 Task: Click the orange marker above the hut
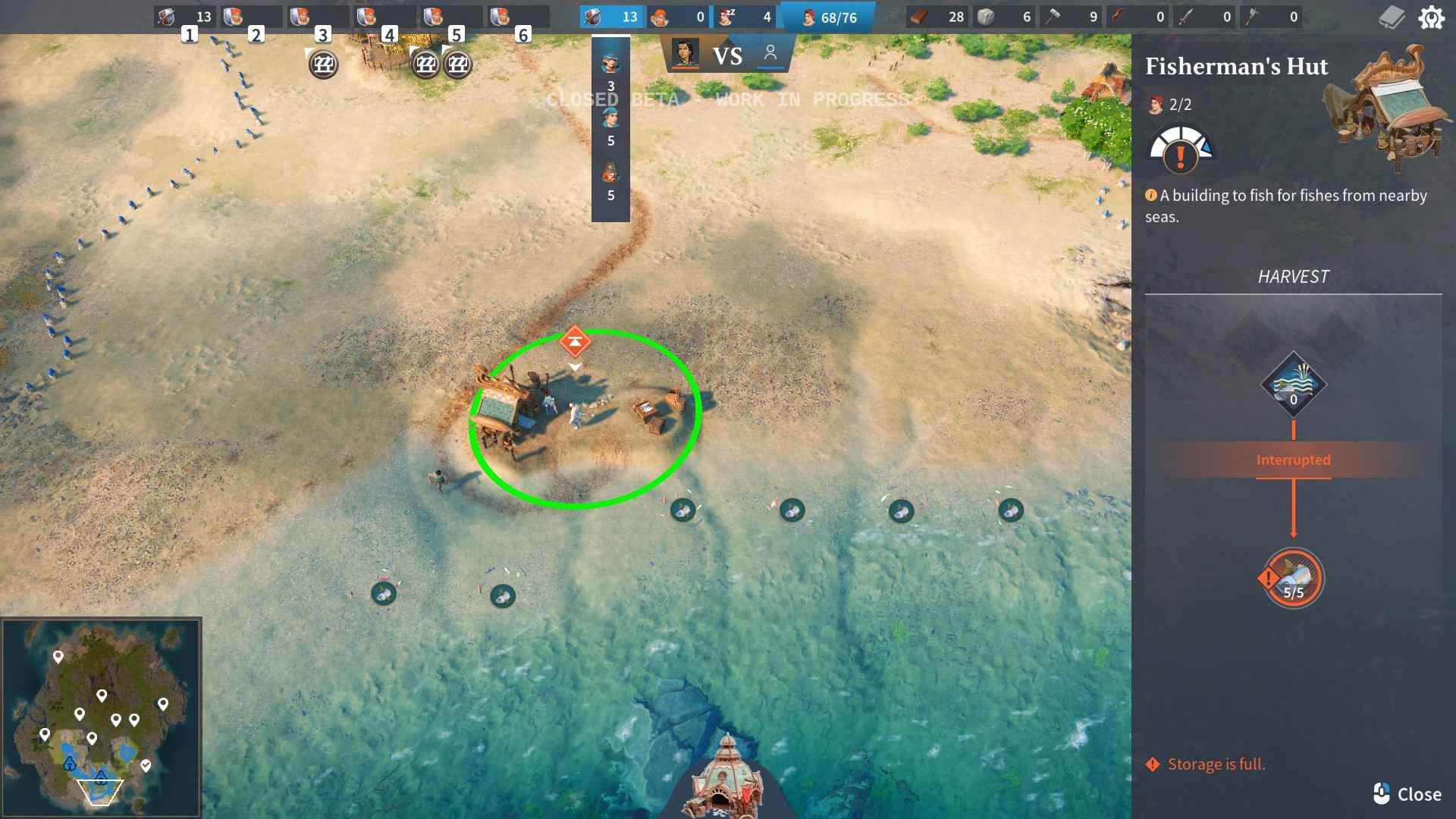pyautogui.click(x=575, y=342)
